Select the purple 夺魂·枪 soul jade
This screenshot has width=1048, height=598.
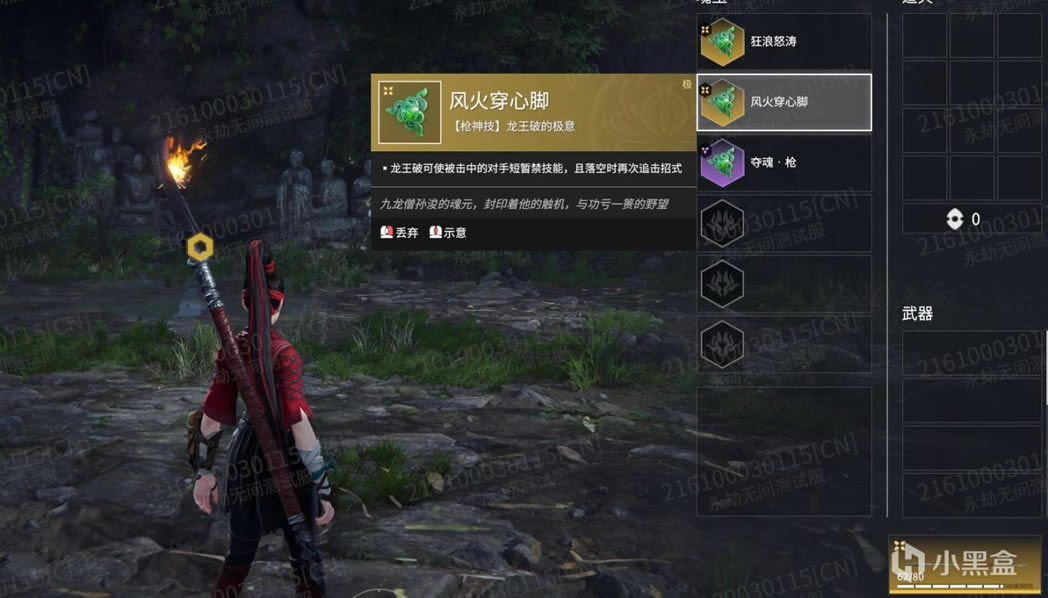[x=783, y=162]
